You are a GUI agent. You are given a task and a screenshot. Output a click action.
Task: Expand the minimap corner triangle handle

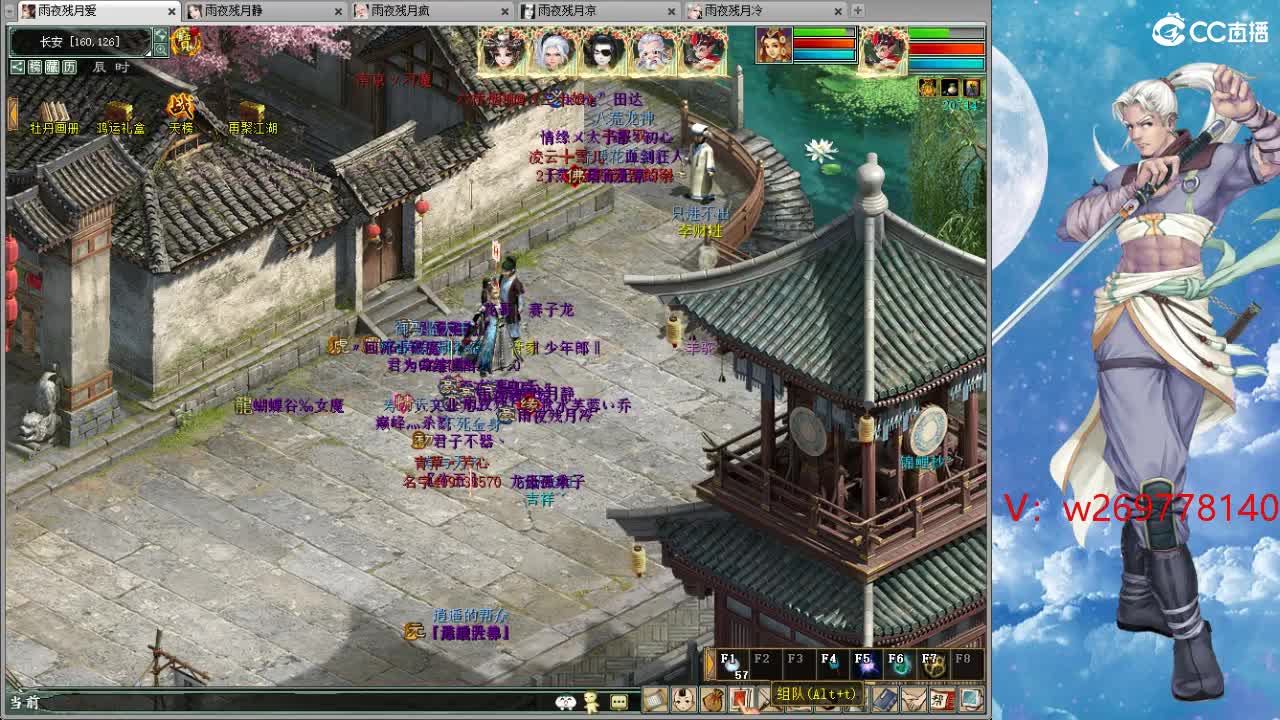pyautogui.click(x=148, y=52)
